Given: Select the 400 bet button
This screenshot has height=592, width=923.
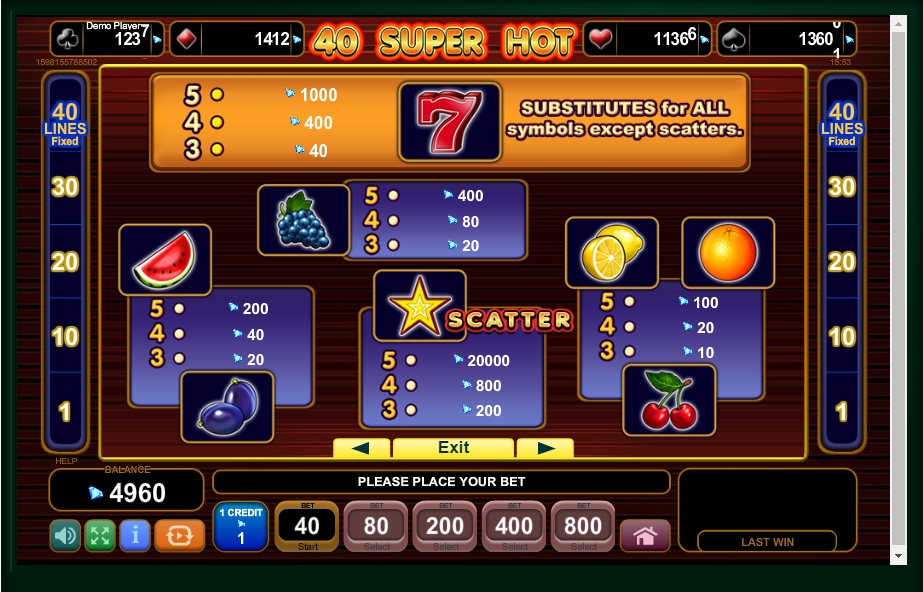Looking at the screenshot, I should (515, 527).
